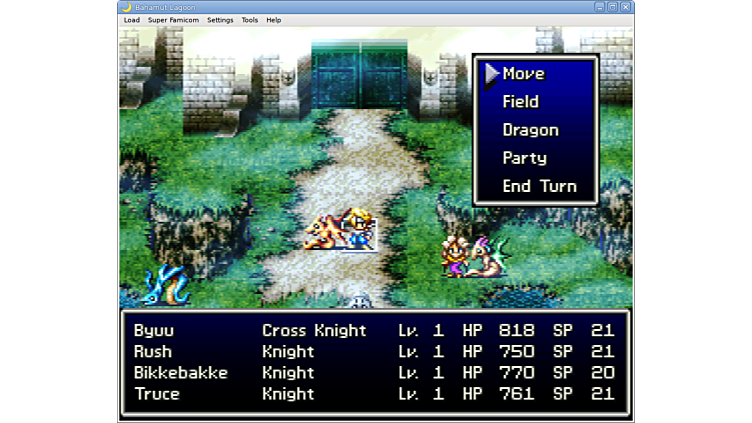Open the Dragon command

click(530, 130)
